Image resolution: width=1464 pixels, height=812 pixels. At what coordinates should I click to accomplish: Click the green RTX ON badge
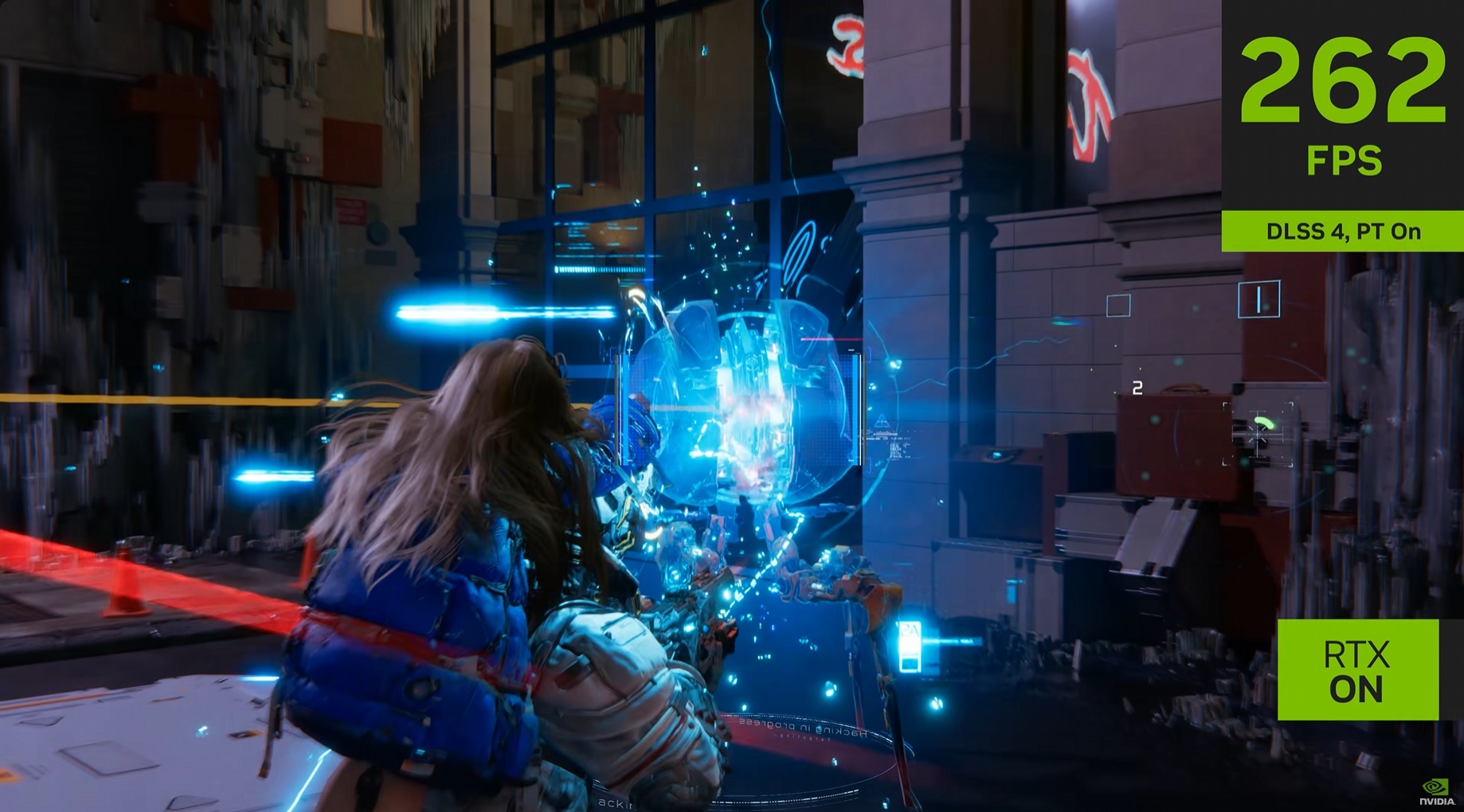(1357, 670)
